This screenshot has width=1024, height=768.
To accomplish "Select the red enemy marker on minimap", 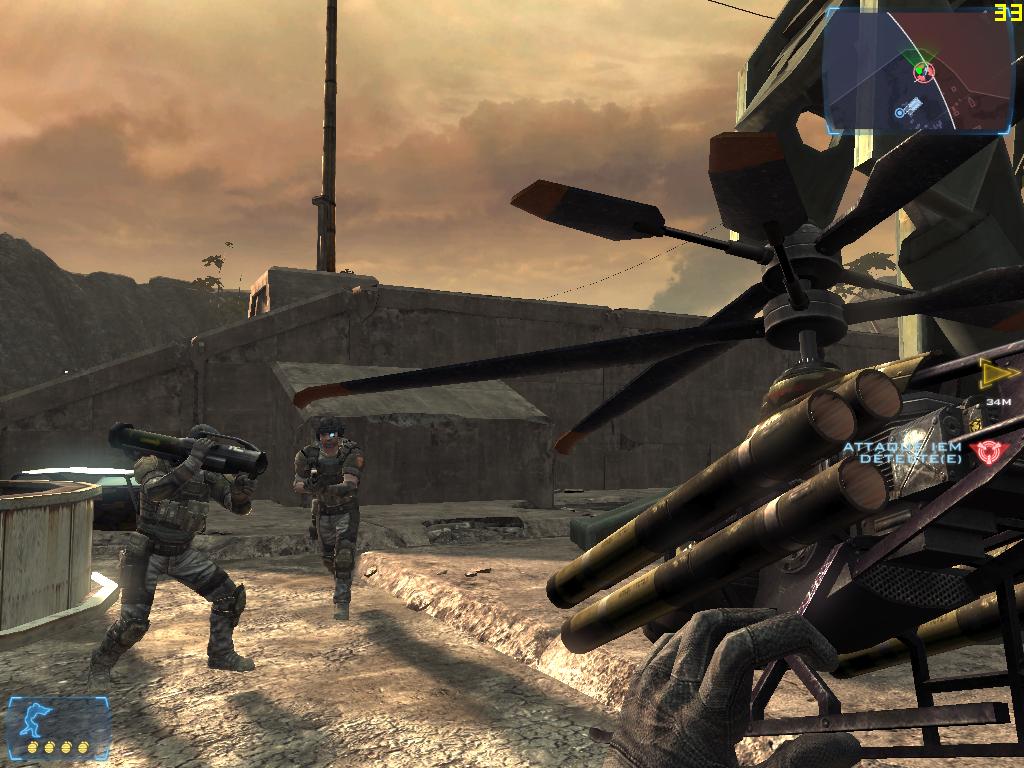I will coord(923,71).
